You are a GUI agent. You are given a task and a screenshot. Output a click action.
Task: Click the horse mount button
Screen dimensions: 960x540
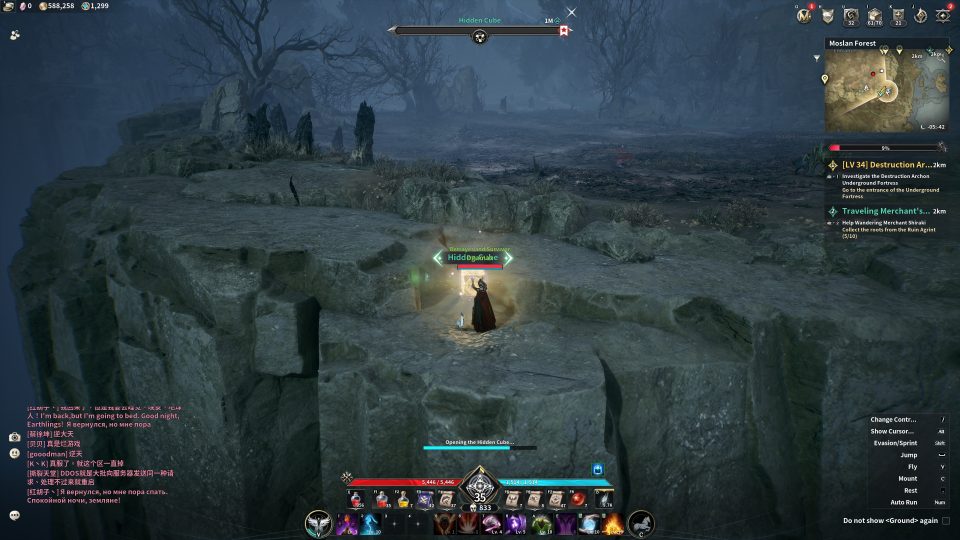point(641,523)
